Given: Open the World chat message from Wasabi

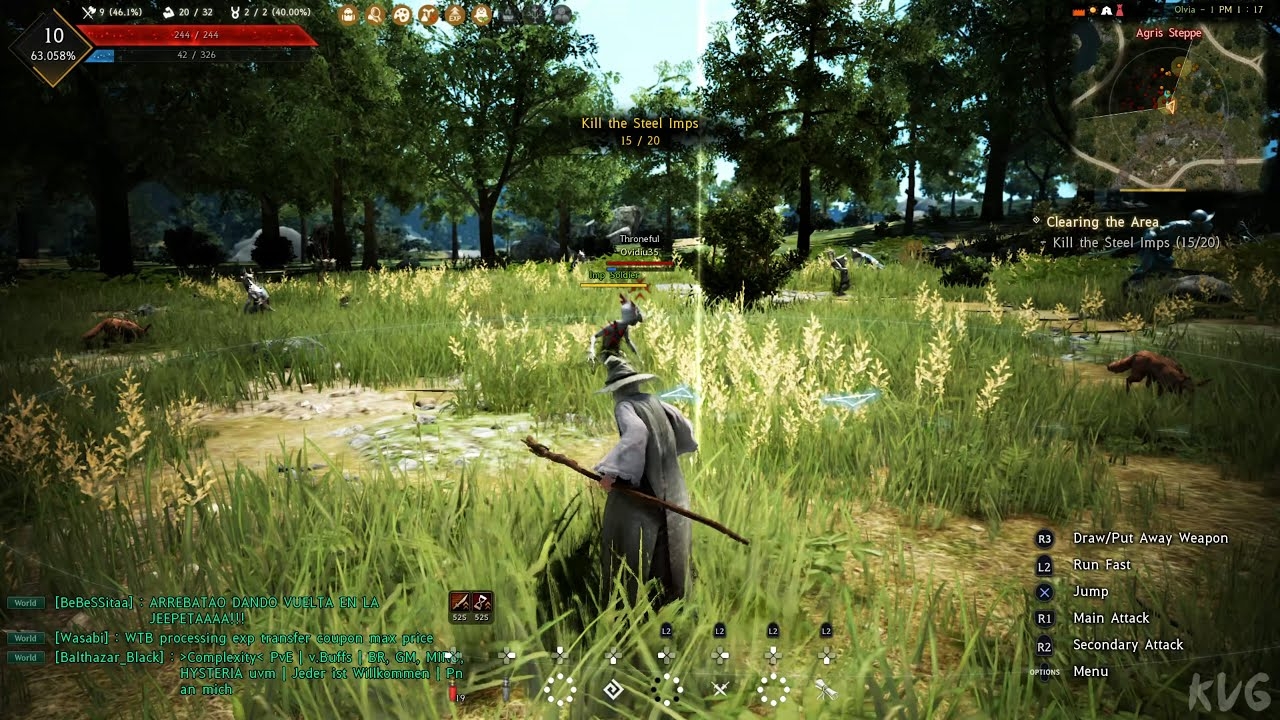Looking at the screenshot, I should click(x=244, y=638).
